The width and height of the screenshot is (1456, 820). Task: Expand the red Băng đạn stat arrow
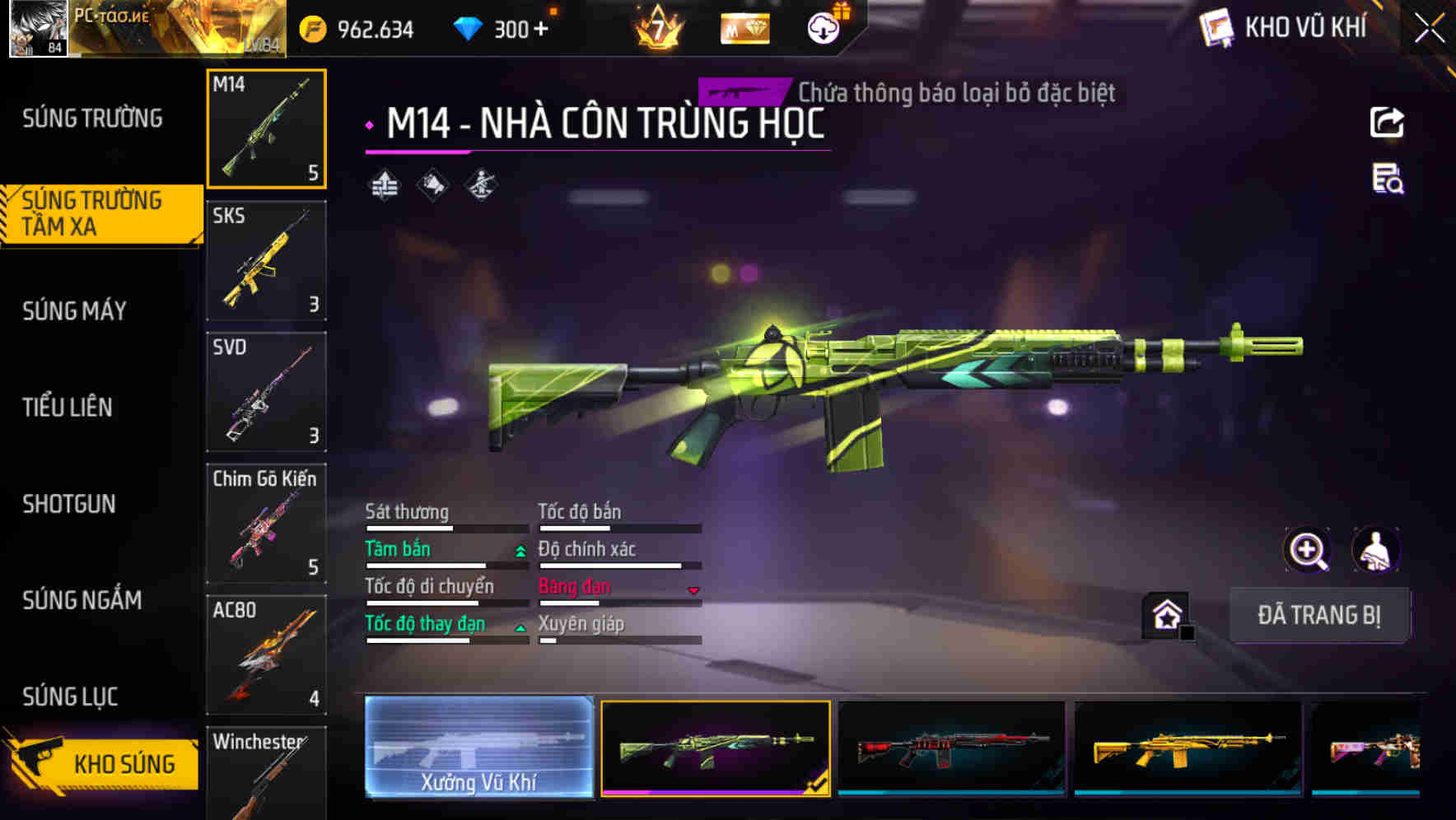(x=693, y=591)
